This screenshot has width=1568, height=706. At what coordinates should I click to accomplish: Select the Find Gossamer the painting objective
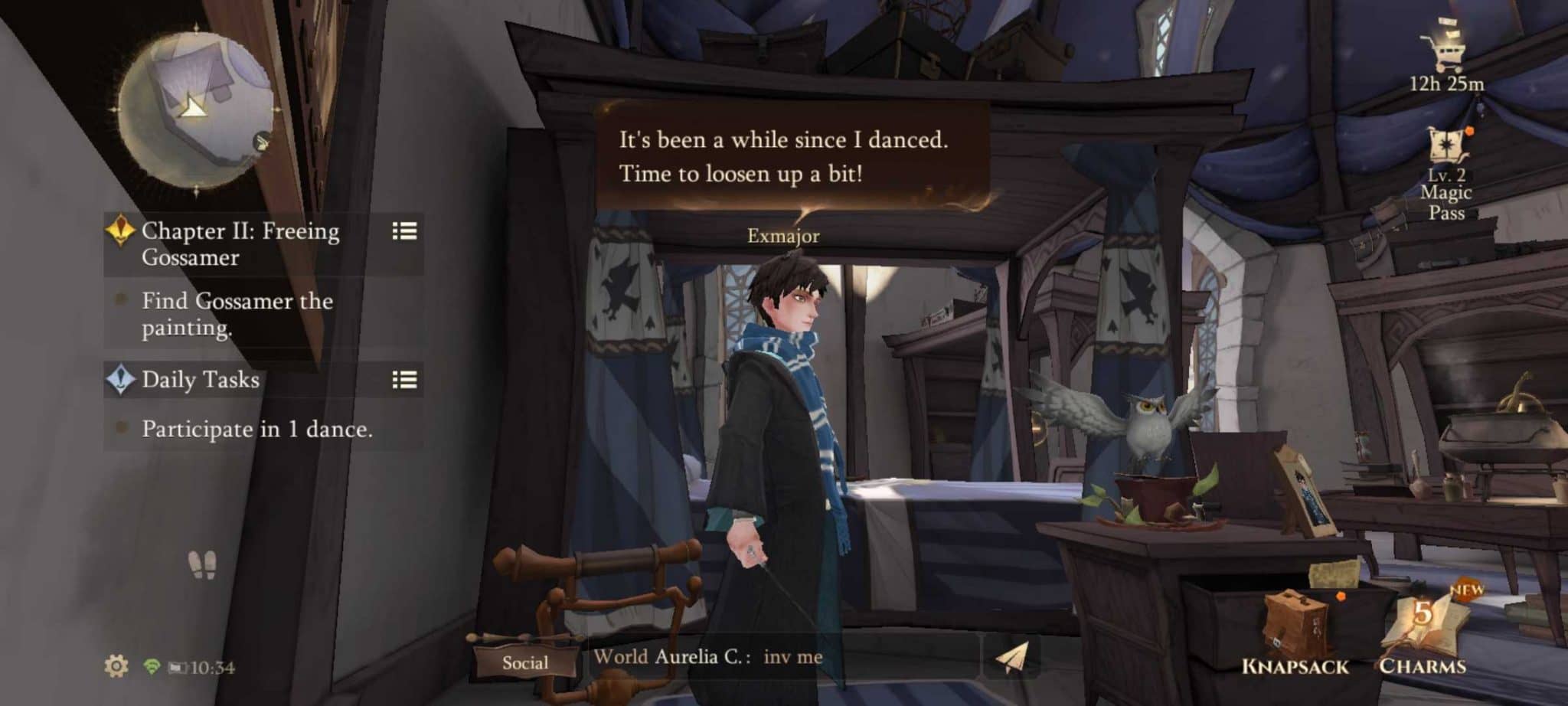coord(237,314)
